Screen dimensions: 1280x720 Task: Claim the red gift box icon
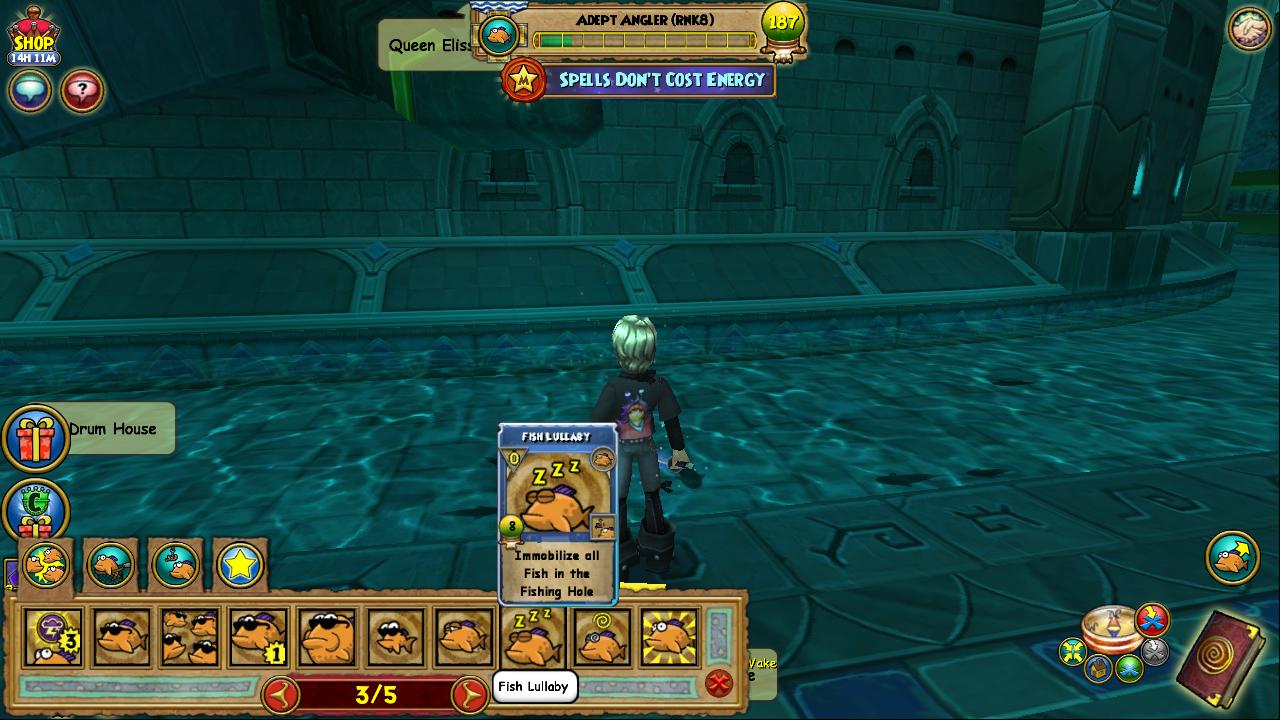pos(35,437)
